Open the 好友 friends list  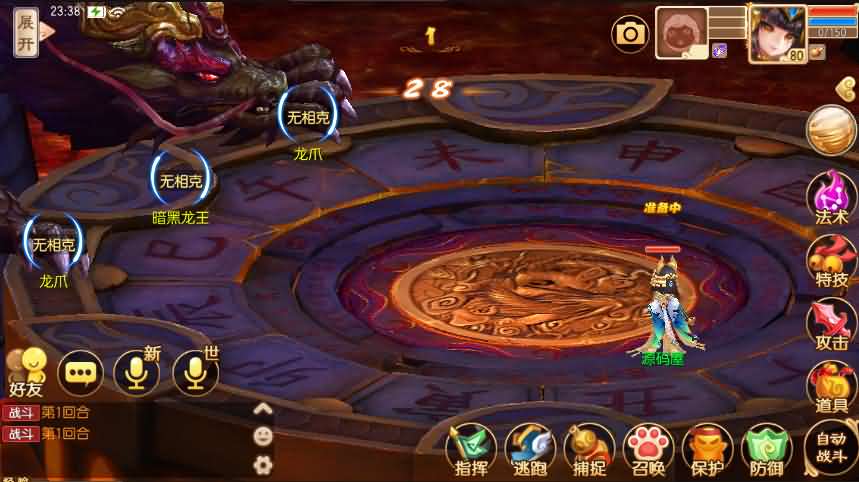point(27,371)
